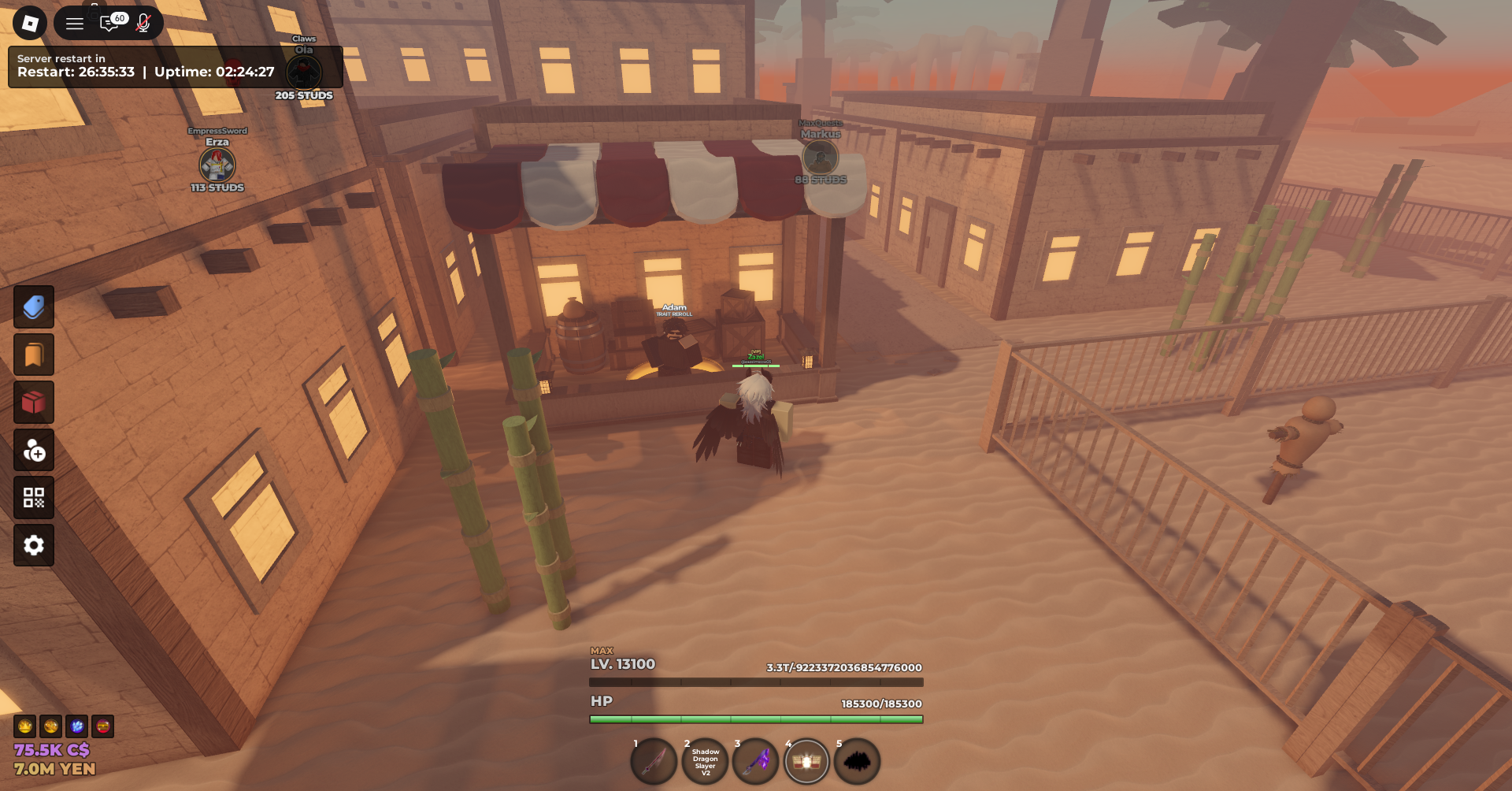Viewport: 1512px width, 791px height.
Task: Click the red buff icon above the currency
Action: click(103, 726)
